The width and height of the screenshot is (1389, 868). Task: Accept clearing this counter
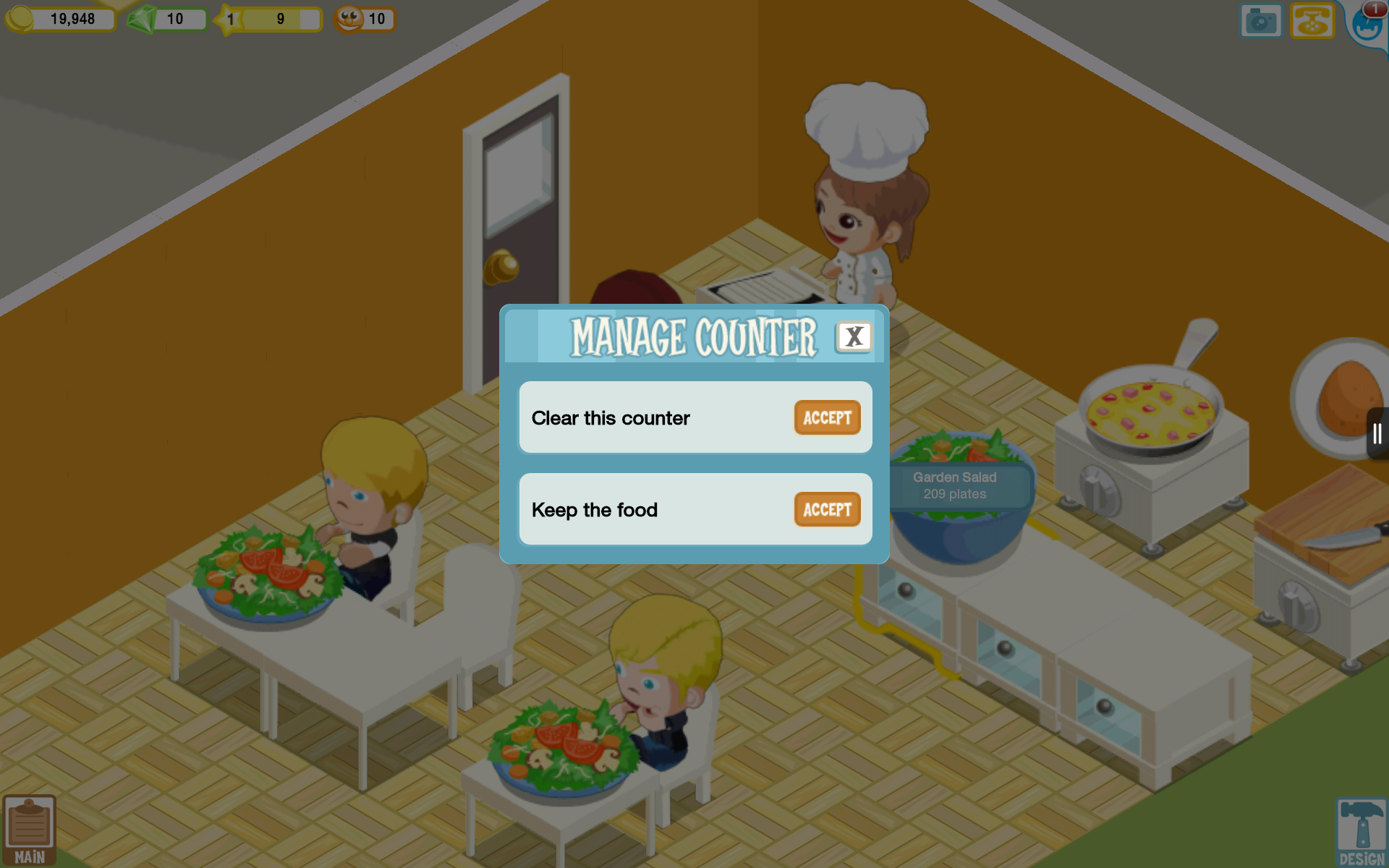(826, 417)
